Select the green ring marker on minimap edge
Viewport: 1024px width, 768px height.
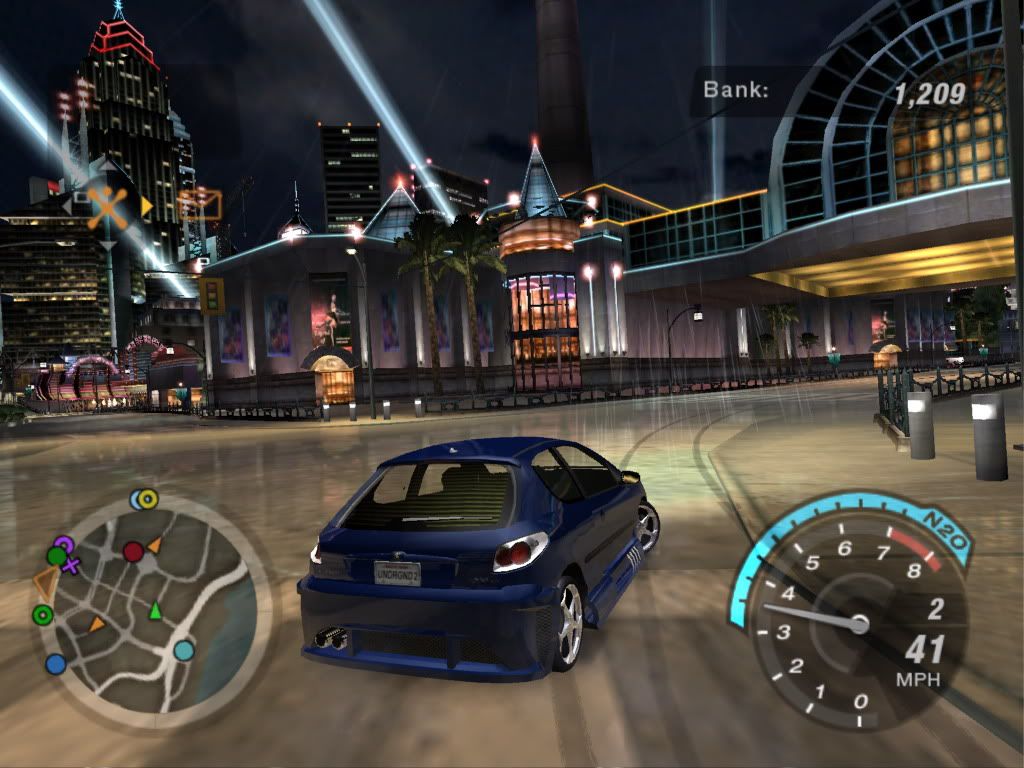click(43, 615)
